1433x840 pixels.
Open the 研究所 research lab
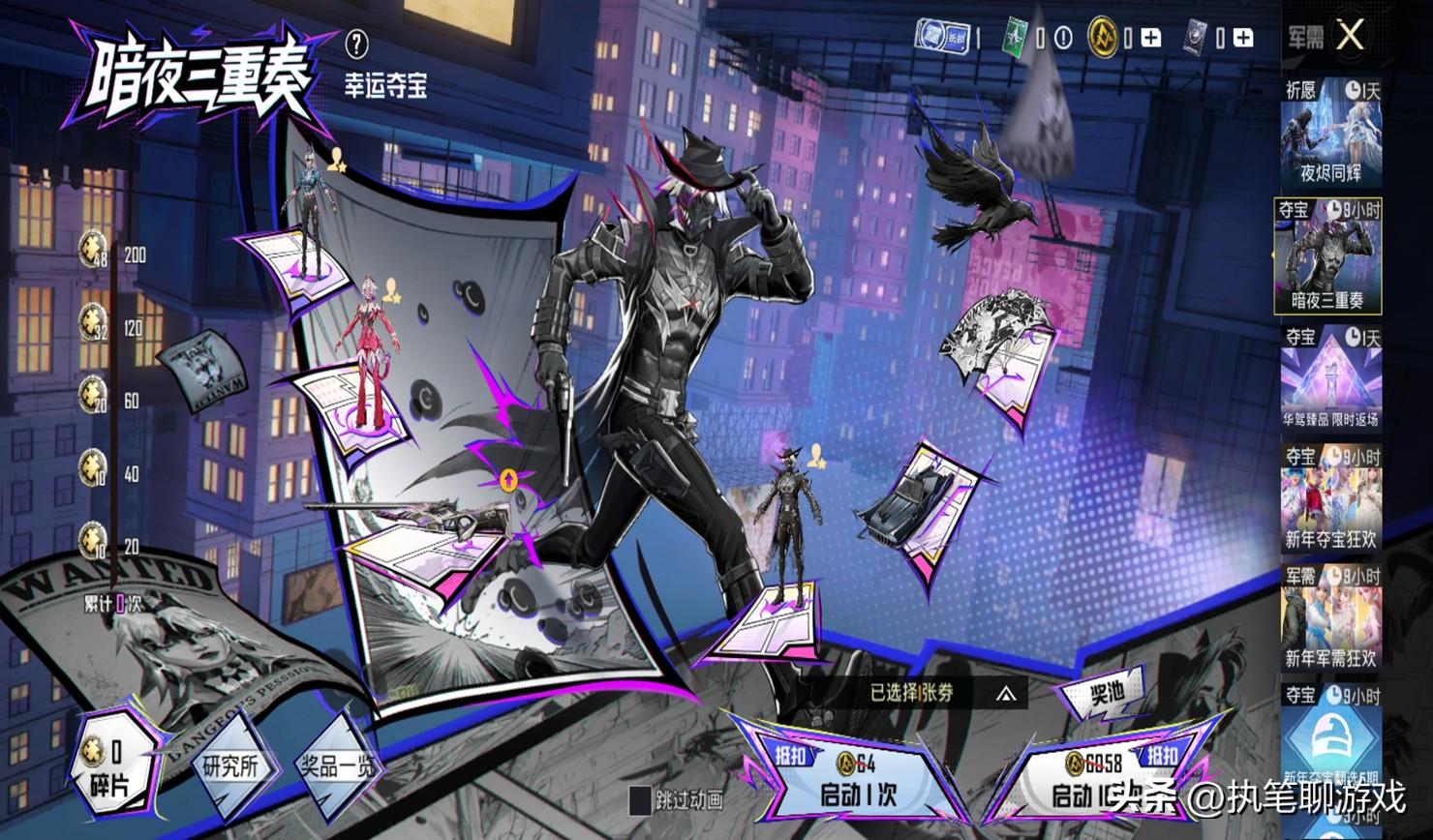click(x=230, y=767)
